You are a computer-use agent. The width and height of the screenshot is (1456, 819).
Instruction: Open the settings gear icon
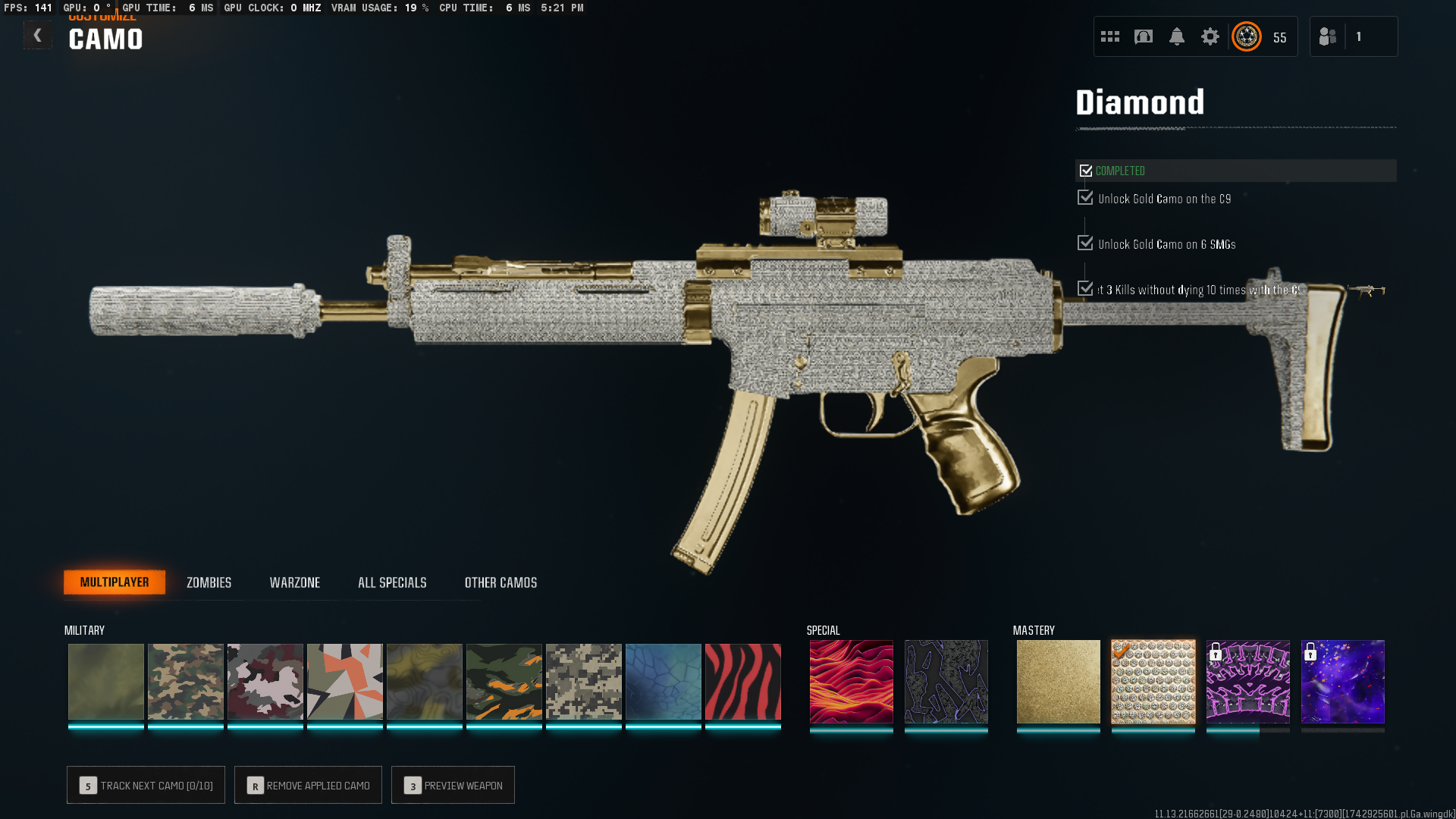(x=1210, y=36)
